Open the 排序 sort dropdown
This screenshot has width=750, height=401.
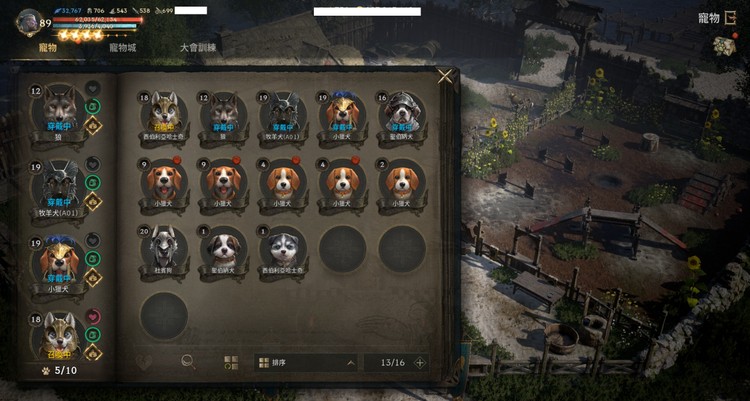pos(305,362)
